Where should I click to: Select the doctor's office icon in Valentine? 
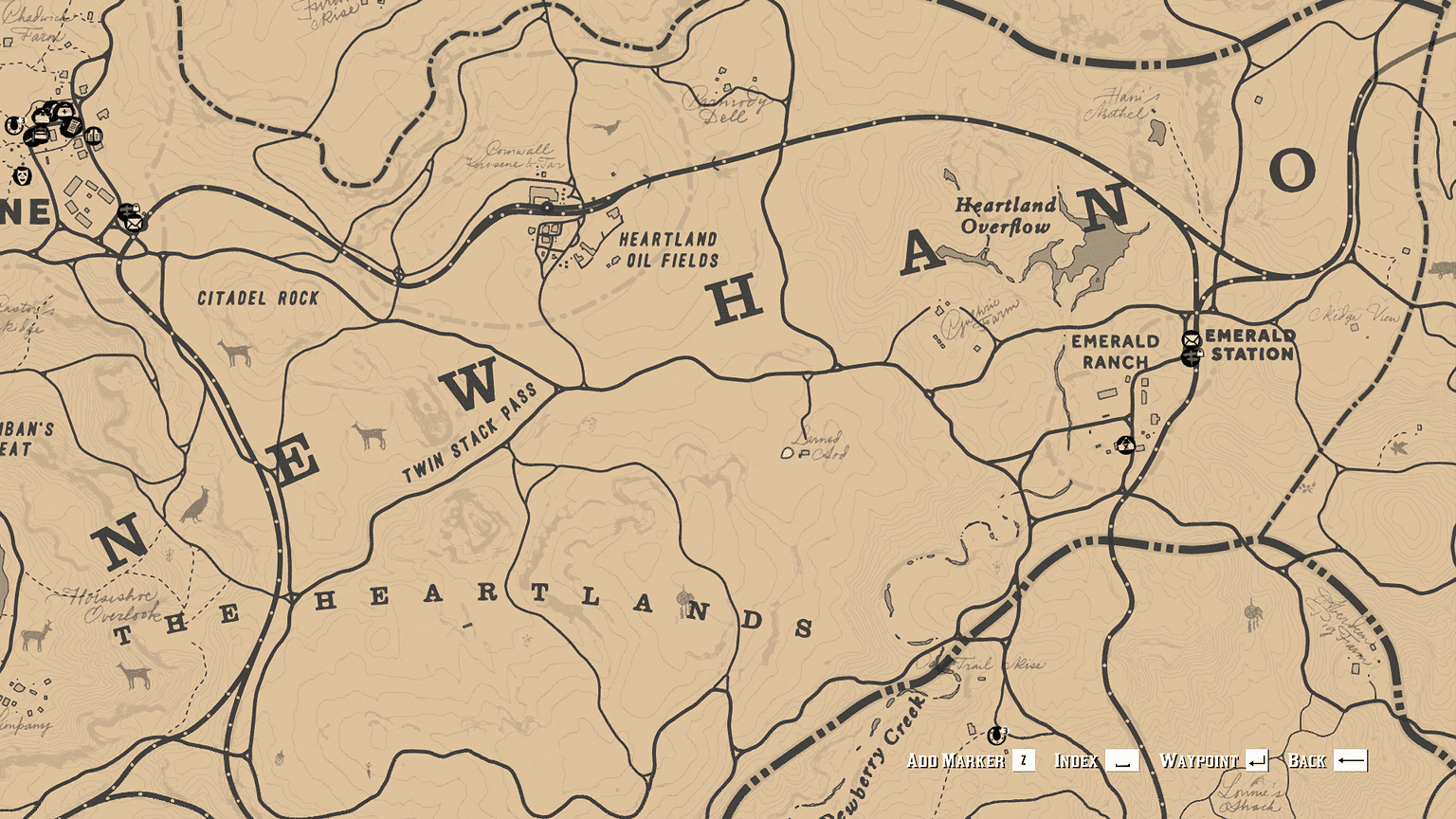pyautogui.click(x=64, y=111)
